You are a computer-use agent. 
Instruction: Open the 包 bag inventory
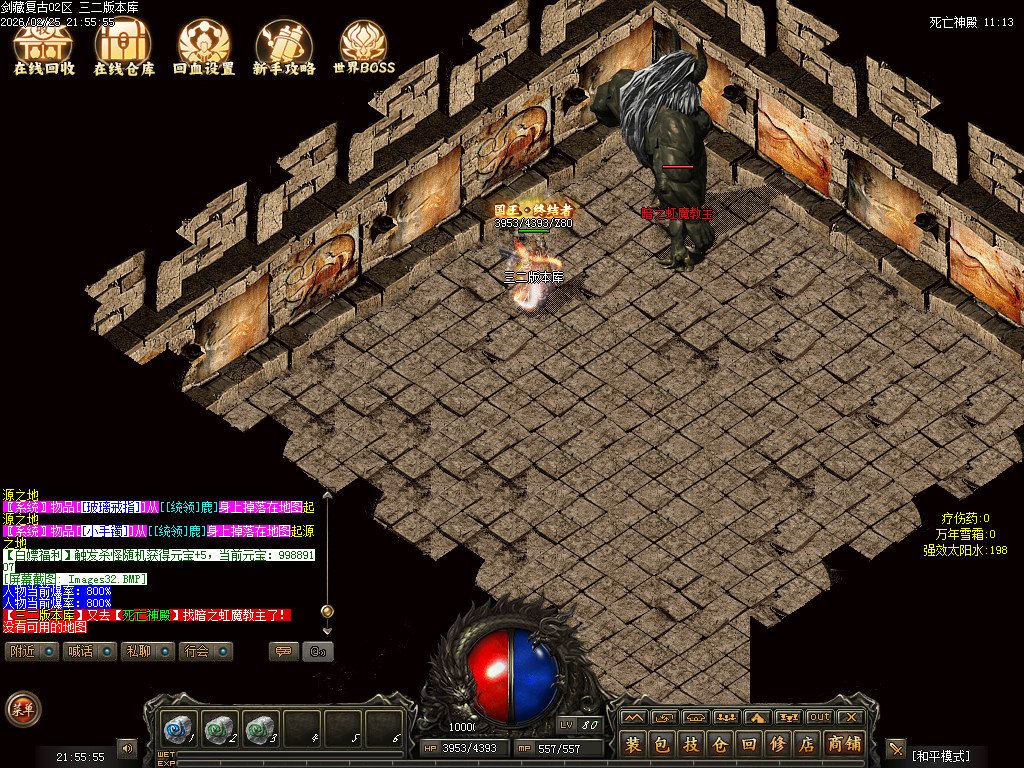click(x=661, y=744)
